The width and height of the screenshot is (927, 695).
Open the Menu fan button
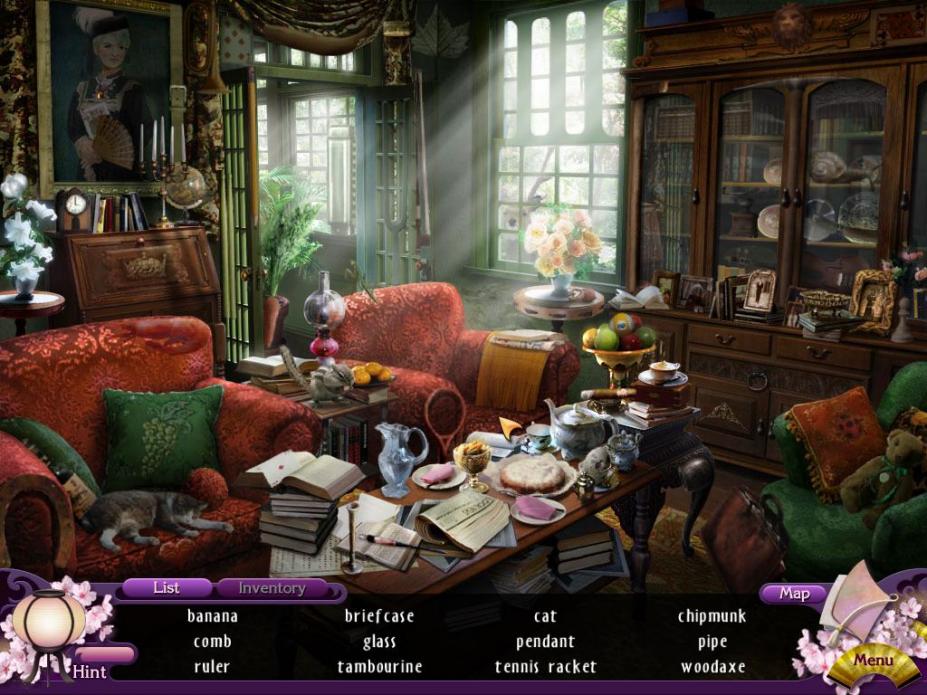(x=872, y=660)
